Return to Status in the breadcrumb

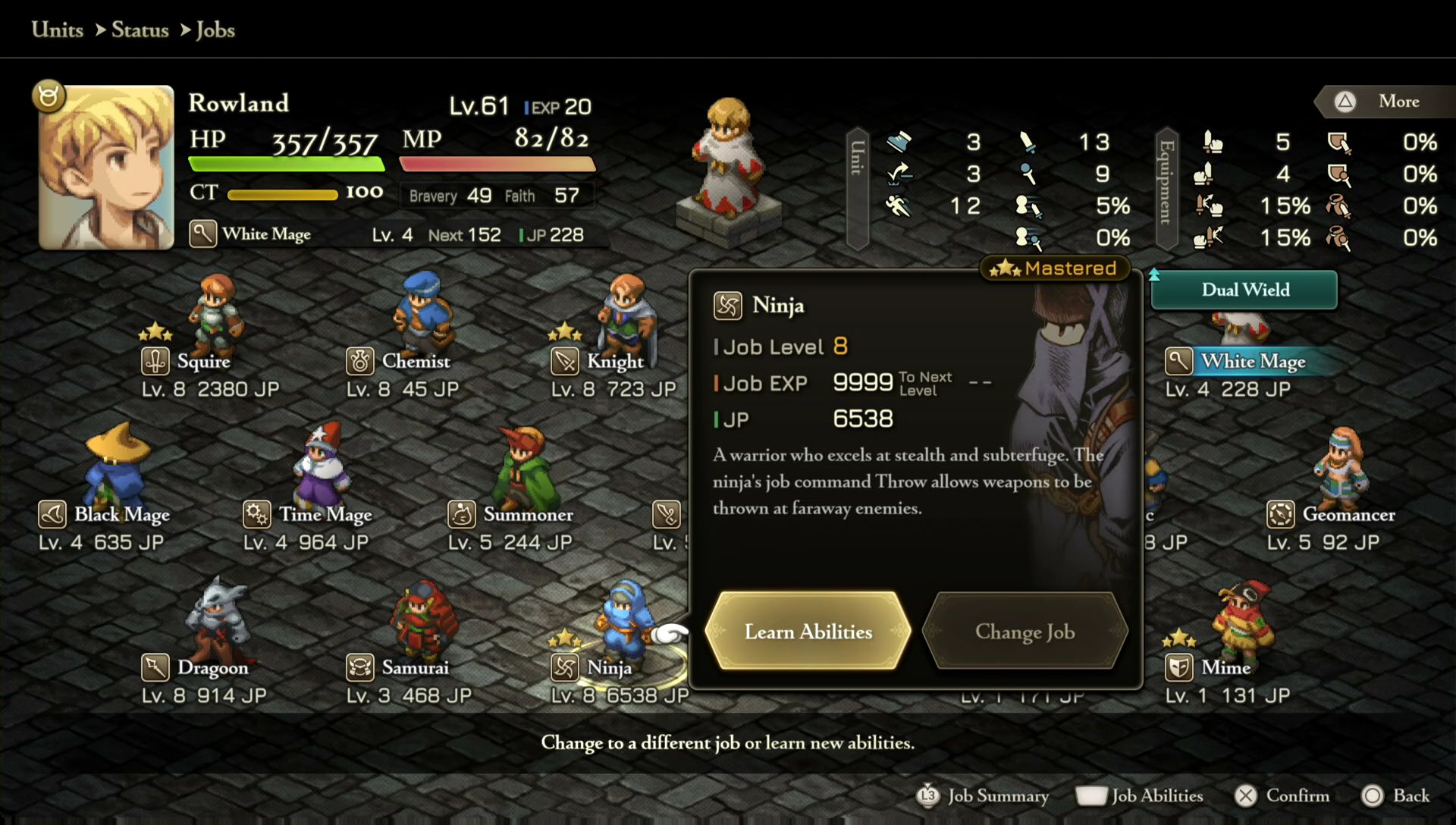coord(140,30)
